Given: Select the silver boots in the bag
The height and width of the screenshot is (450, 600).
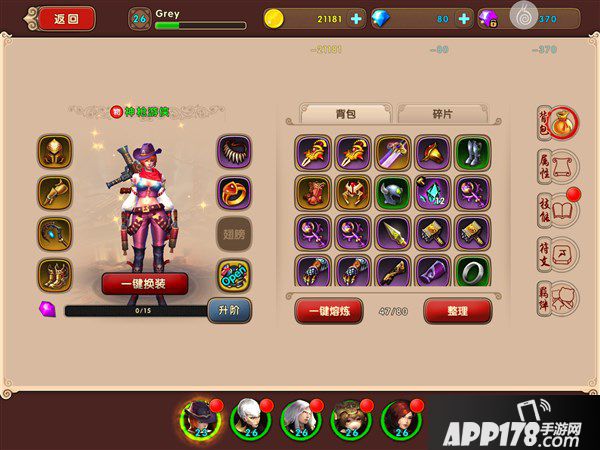Looking at the screenshot, I should 472,152.
